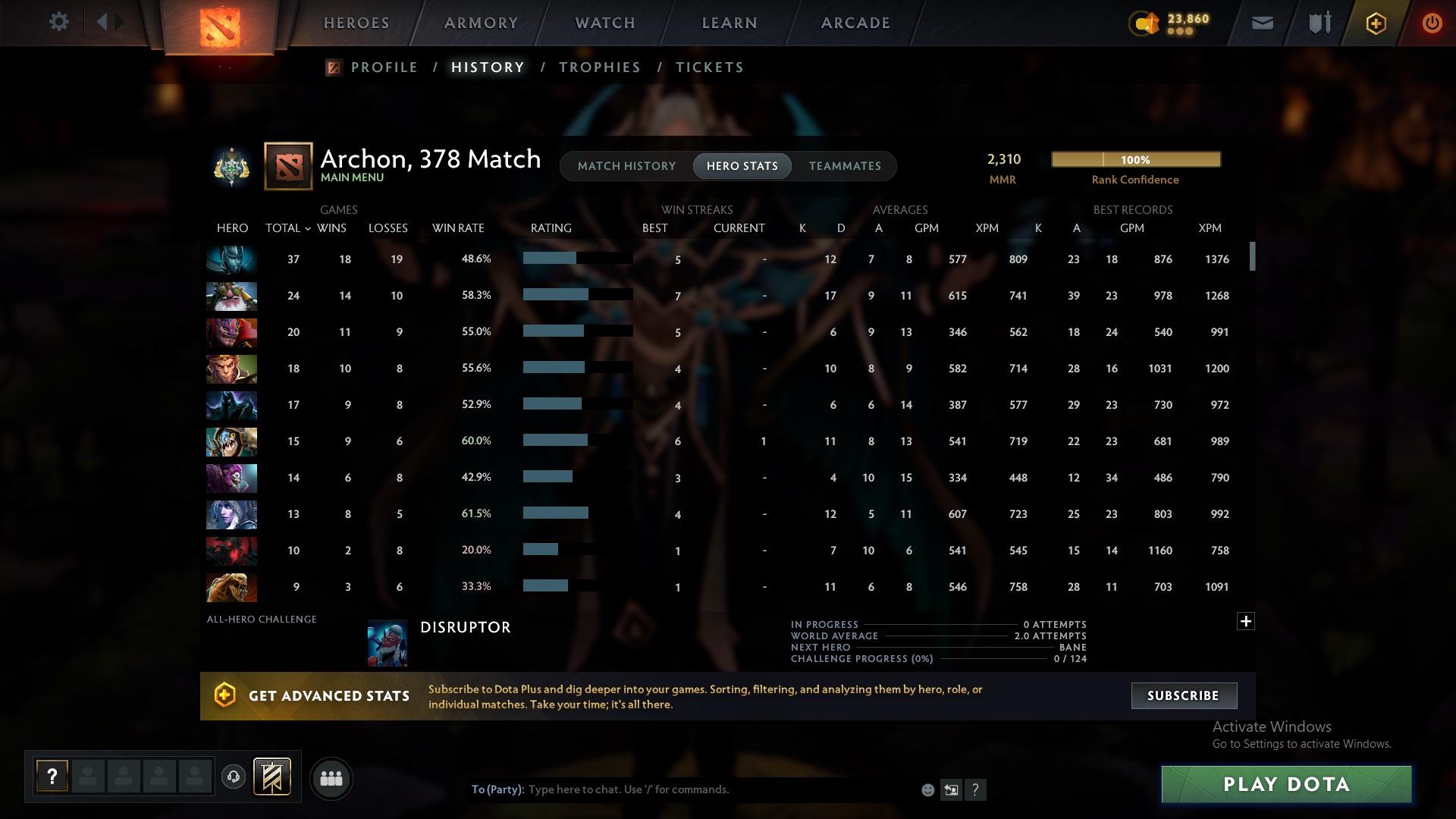Click the red power button icon
This screenshot has height=819, width=1456.
(x=1432, y=23)
